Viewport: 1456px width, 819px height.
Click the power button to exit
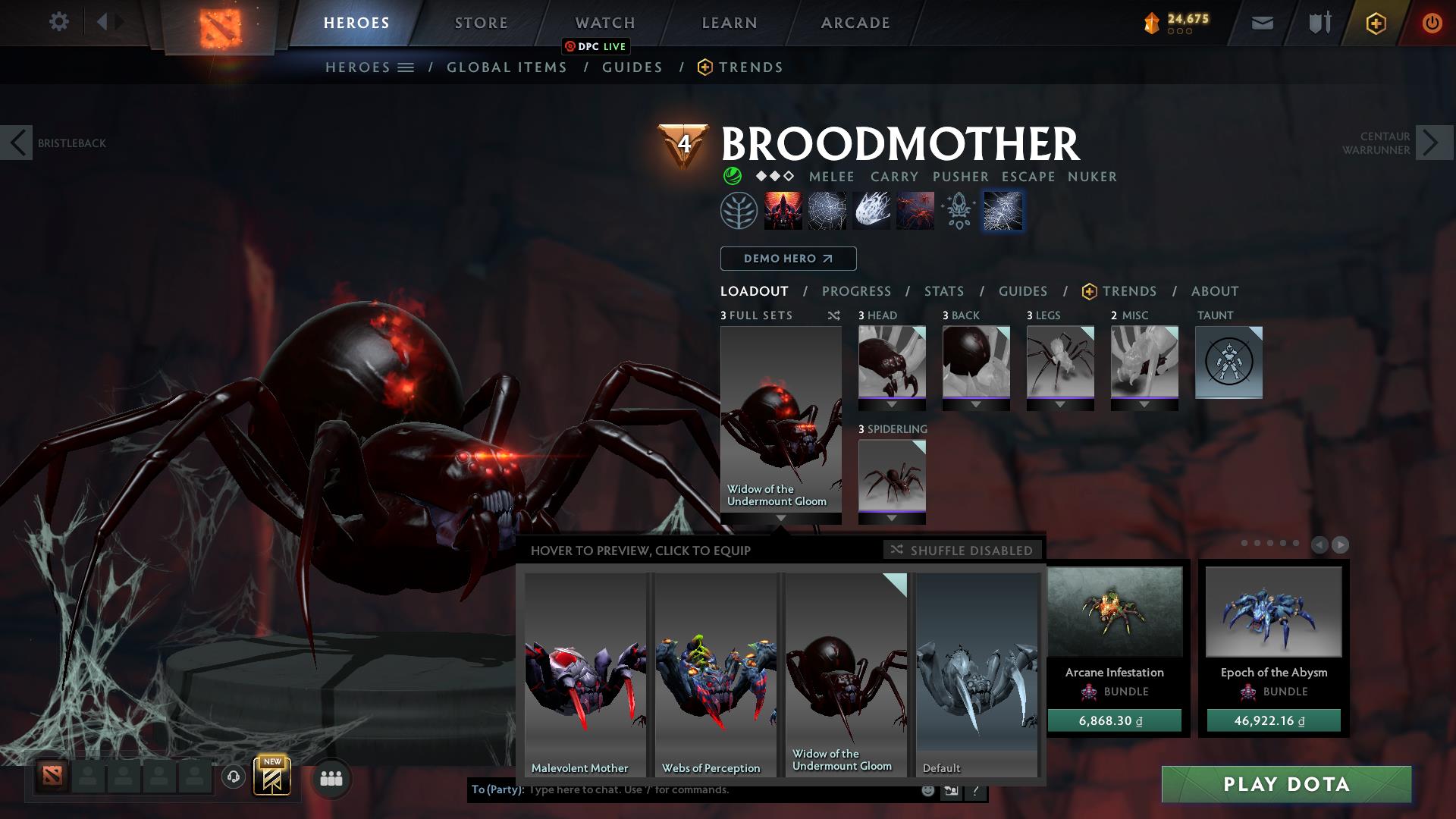pyautogui.click(x=1432, y=23)
